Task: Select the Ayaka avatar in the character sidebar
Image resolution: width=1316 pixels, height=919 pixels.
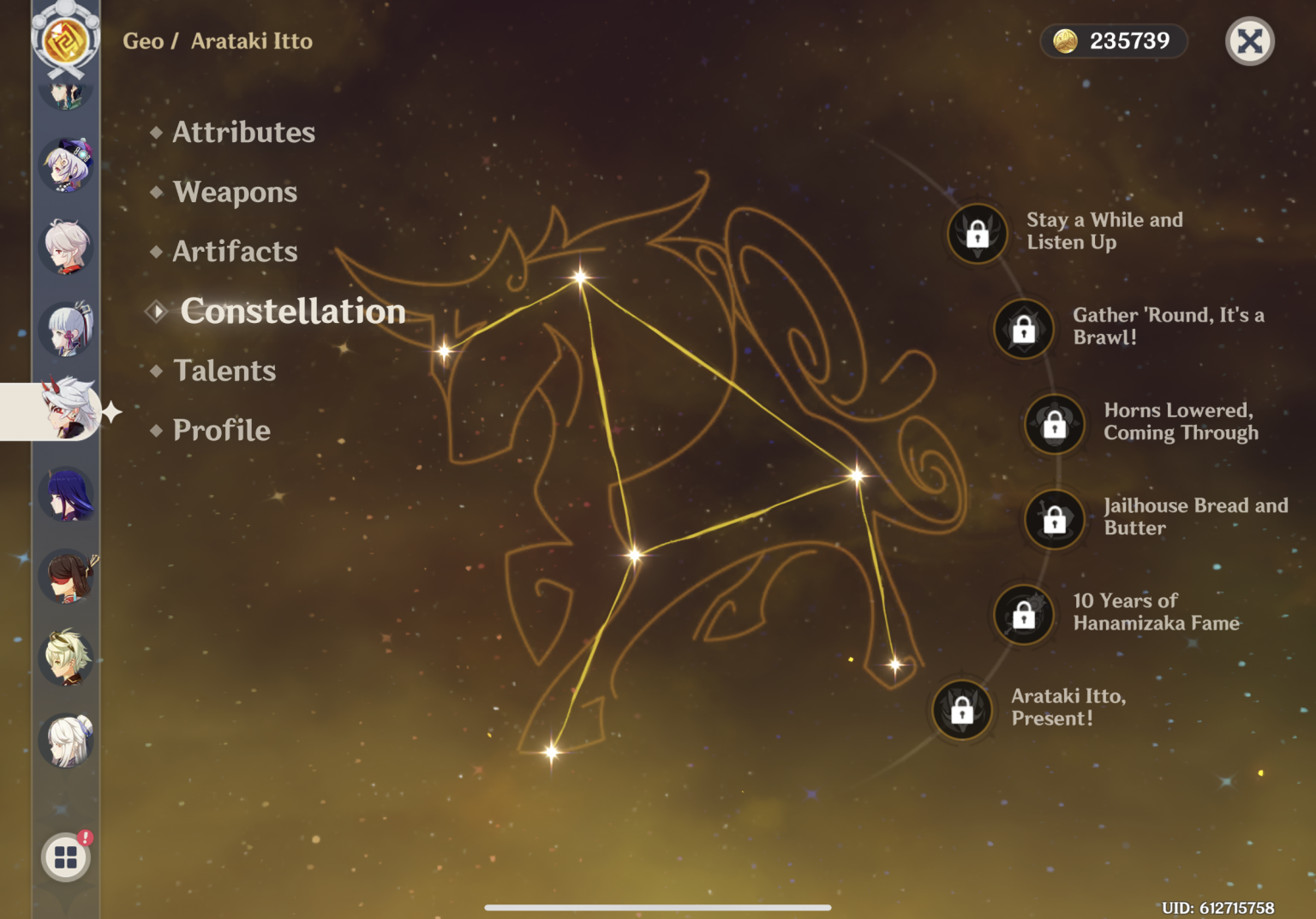Action: click(66, 330)
